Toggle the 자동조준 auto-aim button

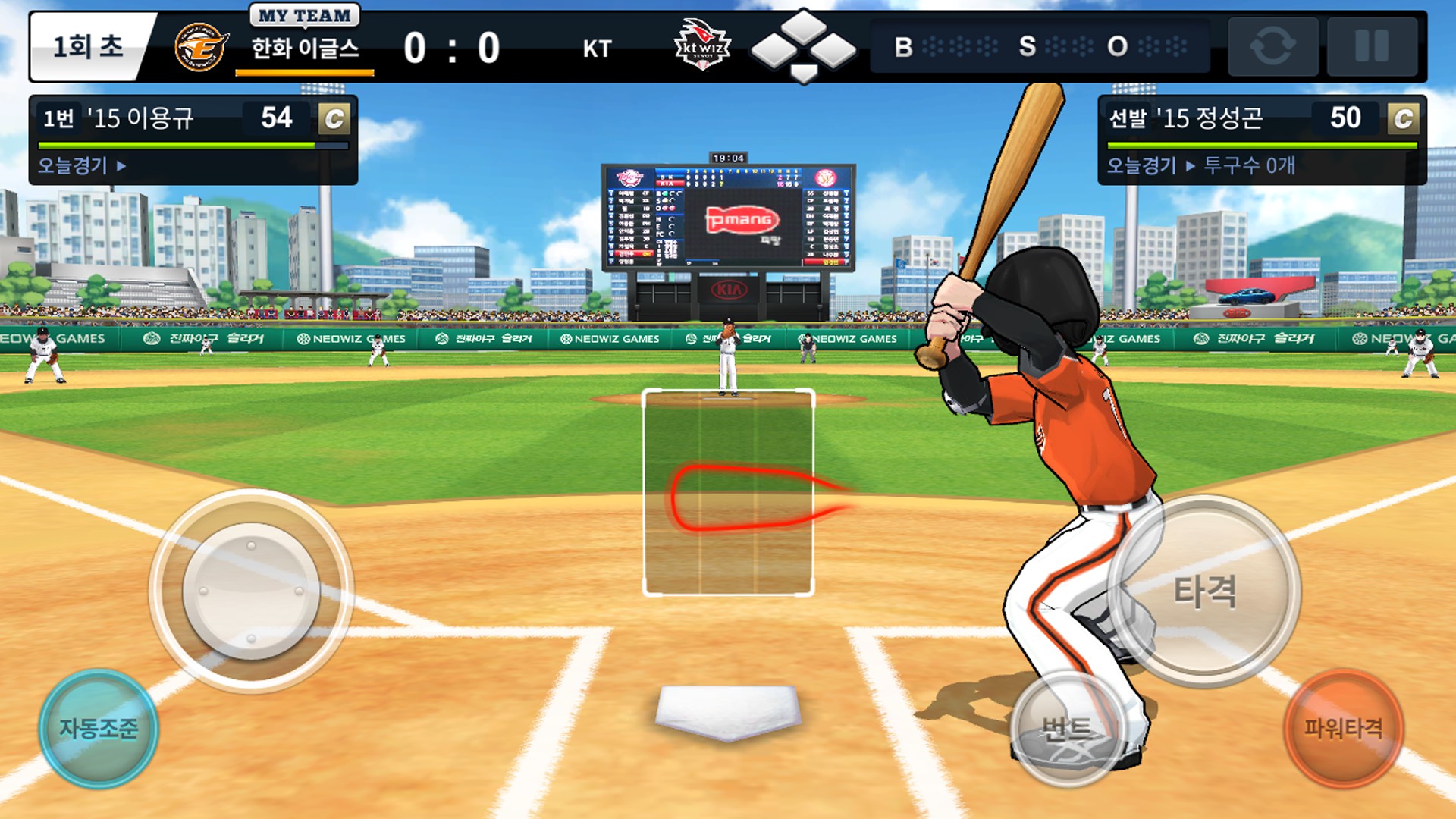pos(99,729)
